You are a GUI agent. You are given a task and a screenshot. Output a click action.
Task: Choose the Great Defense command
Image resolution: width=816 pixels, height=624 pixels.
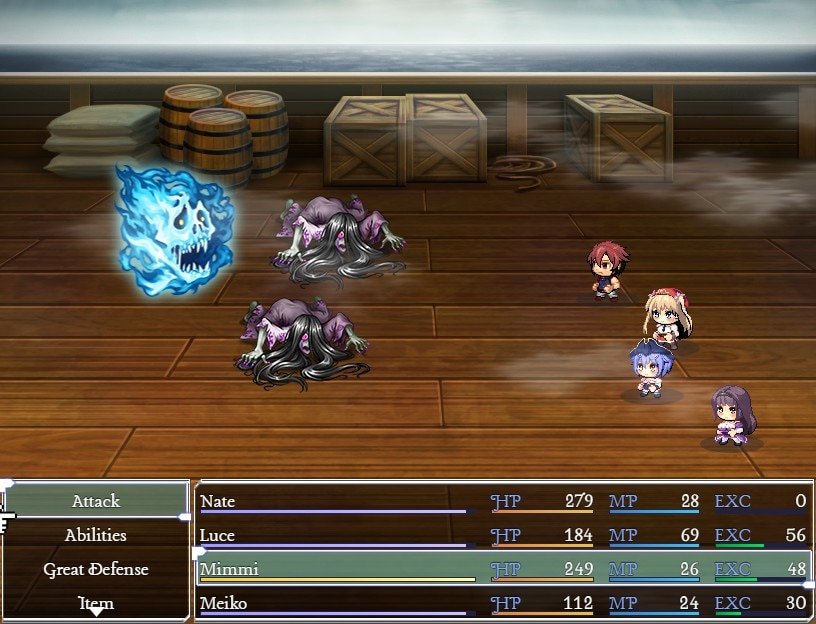point(96,569)
